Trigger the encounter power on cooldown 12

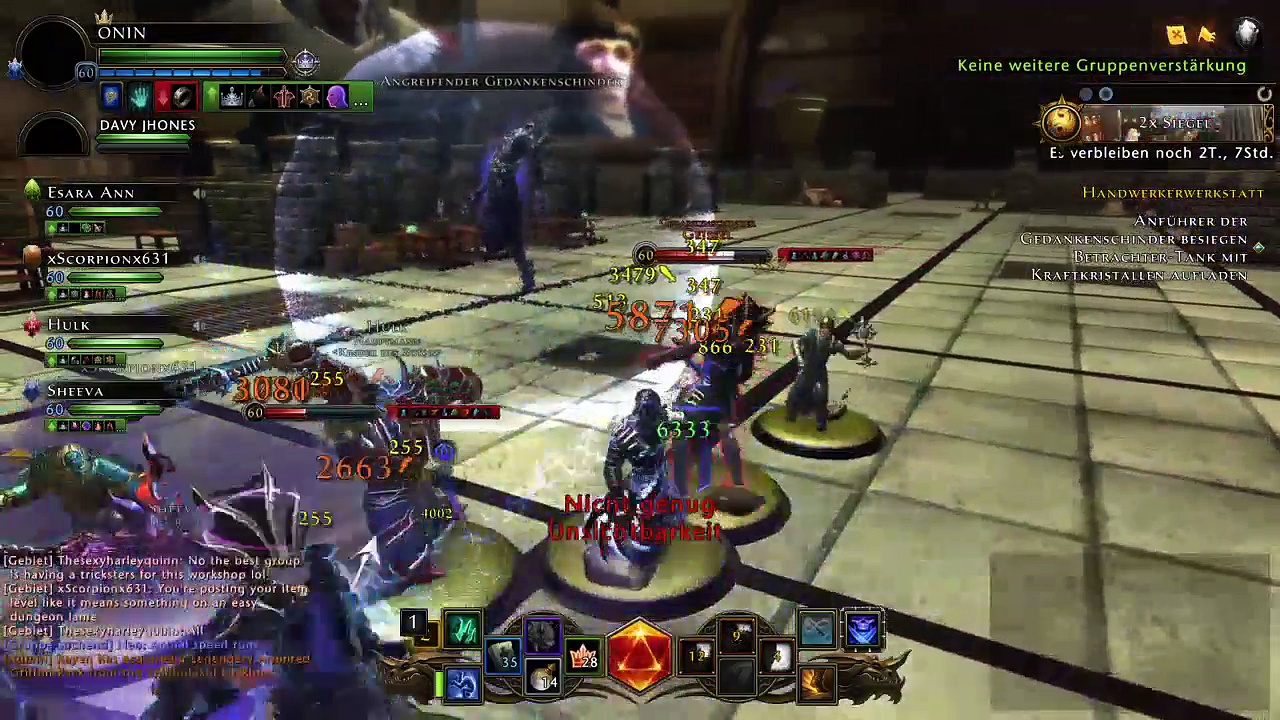(x=697, y=655)
